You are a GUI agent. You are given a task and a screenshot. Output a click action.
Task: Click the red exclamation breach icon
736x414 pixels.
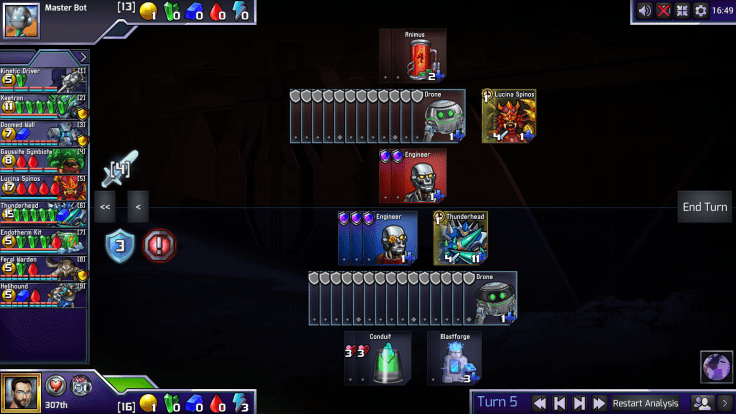click(159, 244)
